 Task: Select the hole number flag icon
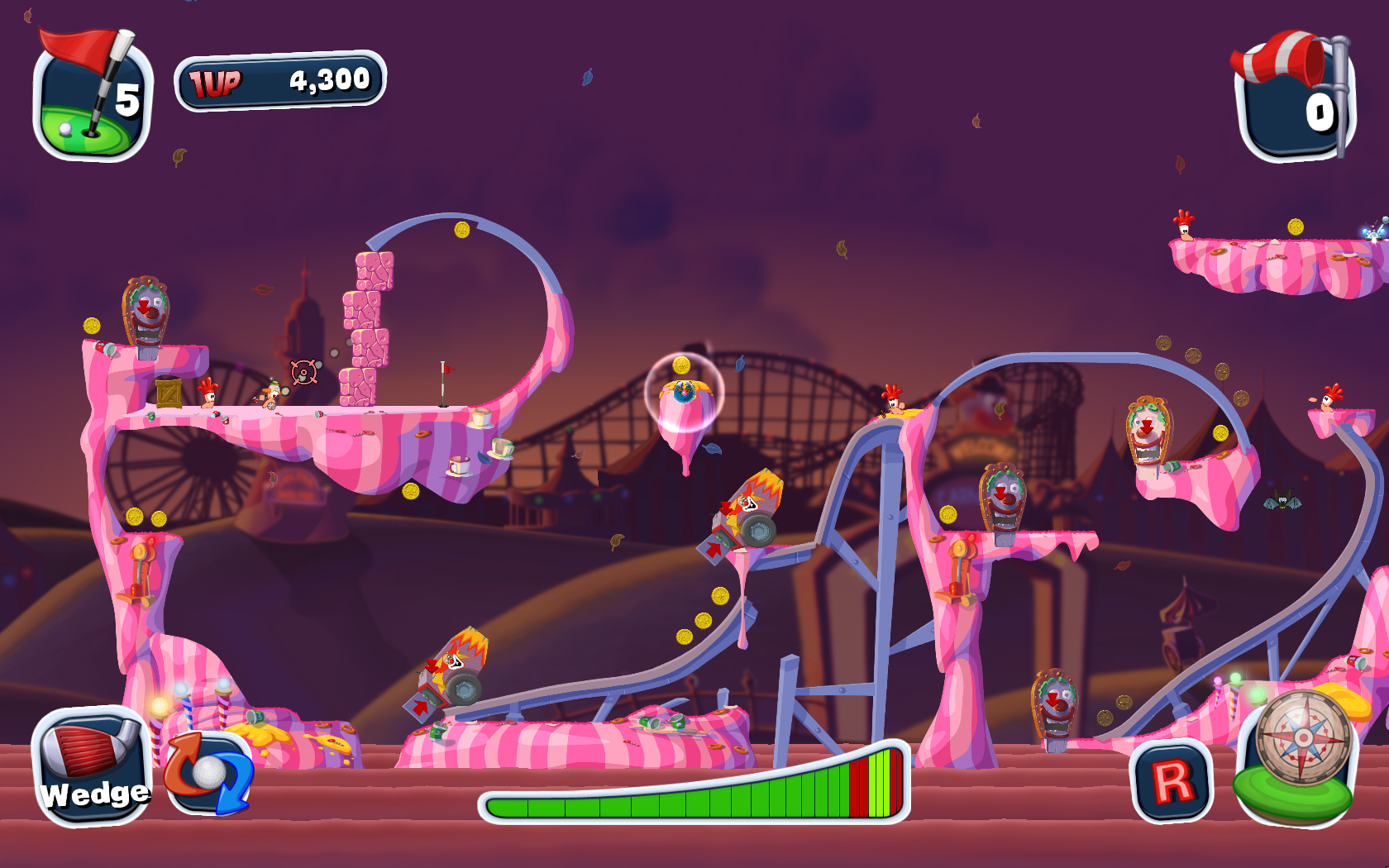coord(93,97)
